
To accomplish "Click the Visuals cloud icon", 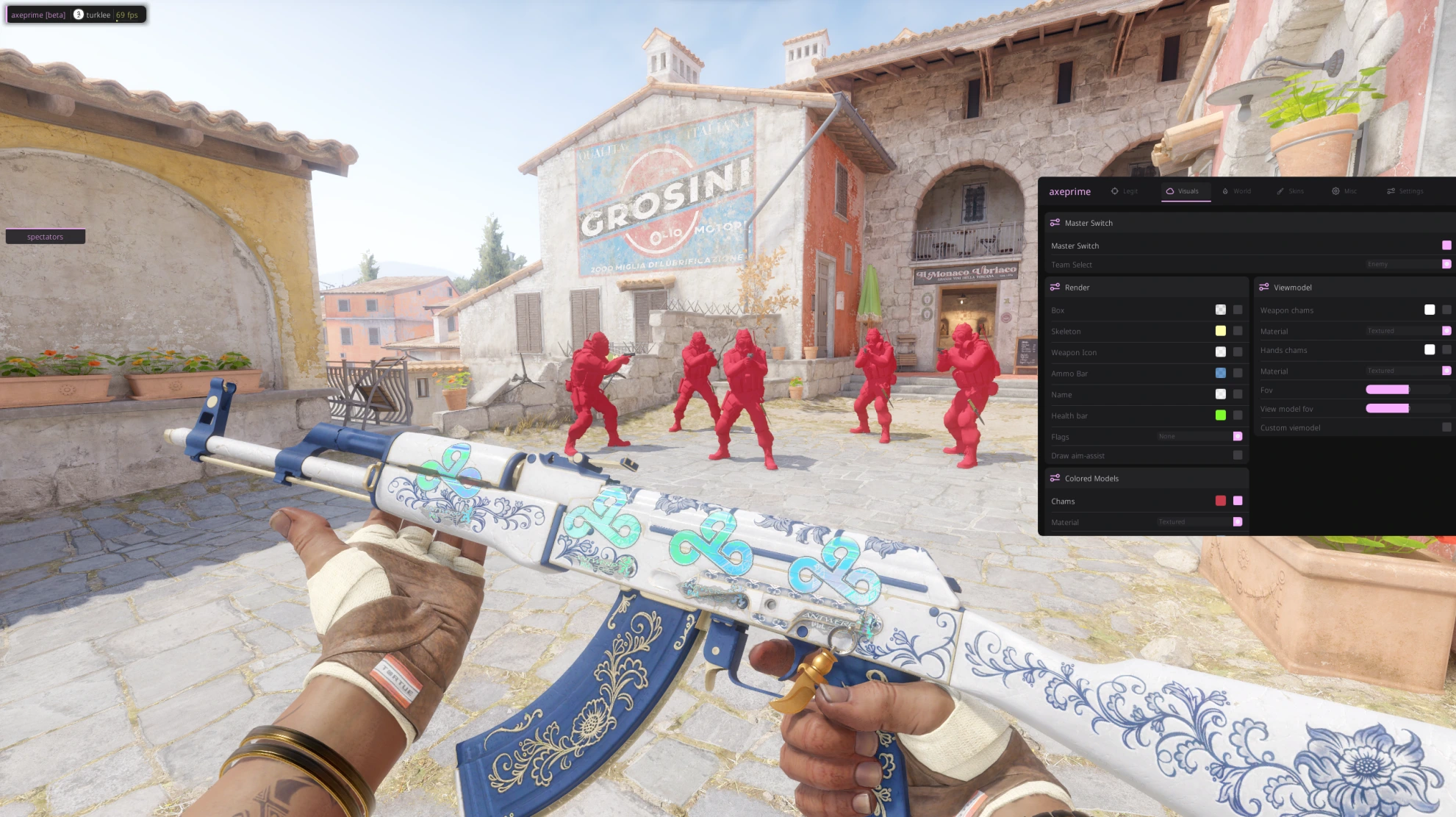I will pos(1170,191).
